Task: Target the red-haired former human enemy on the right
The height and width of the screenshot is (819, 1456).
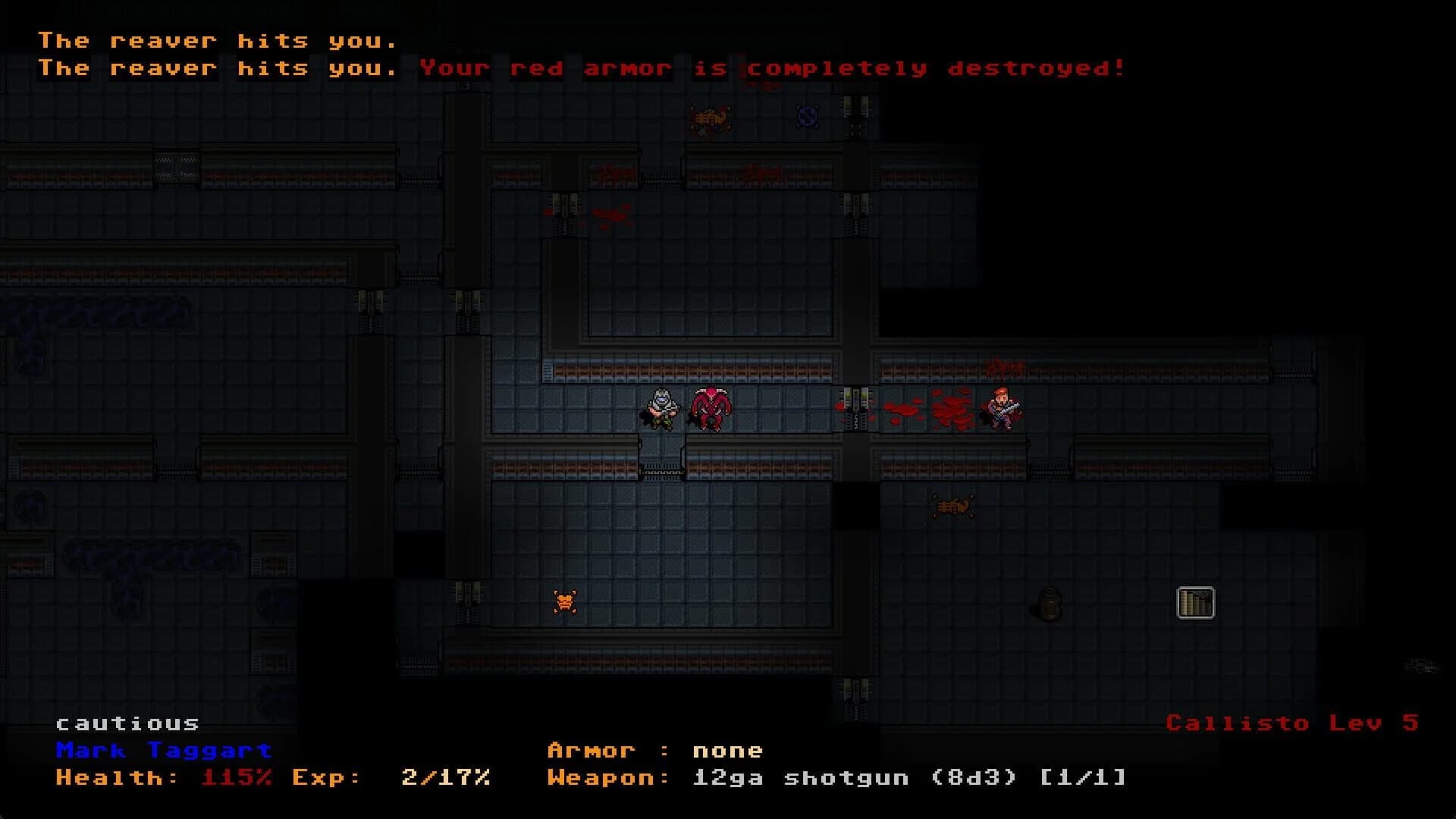Action: (1003, 409)
